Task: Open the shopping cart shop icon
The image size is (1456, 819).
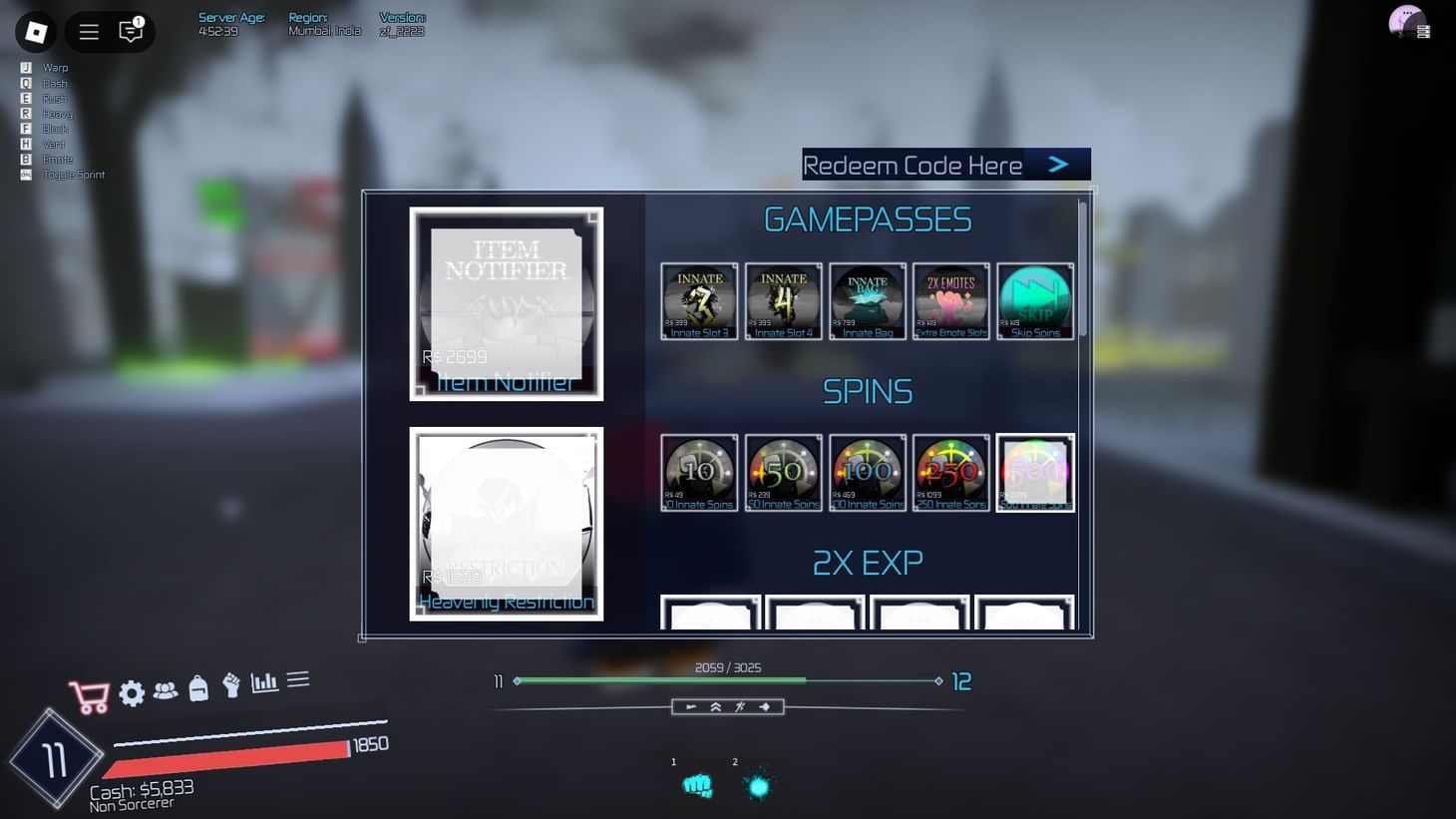Action: point(90,695)
